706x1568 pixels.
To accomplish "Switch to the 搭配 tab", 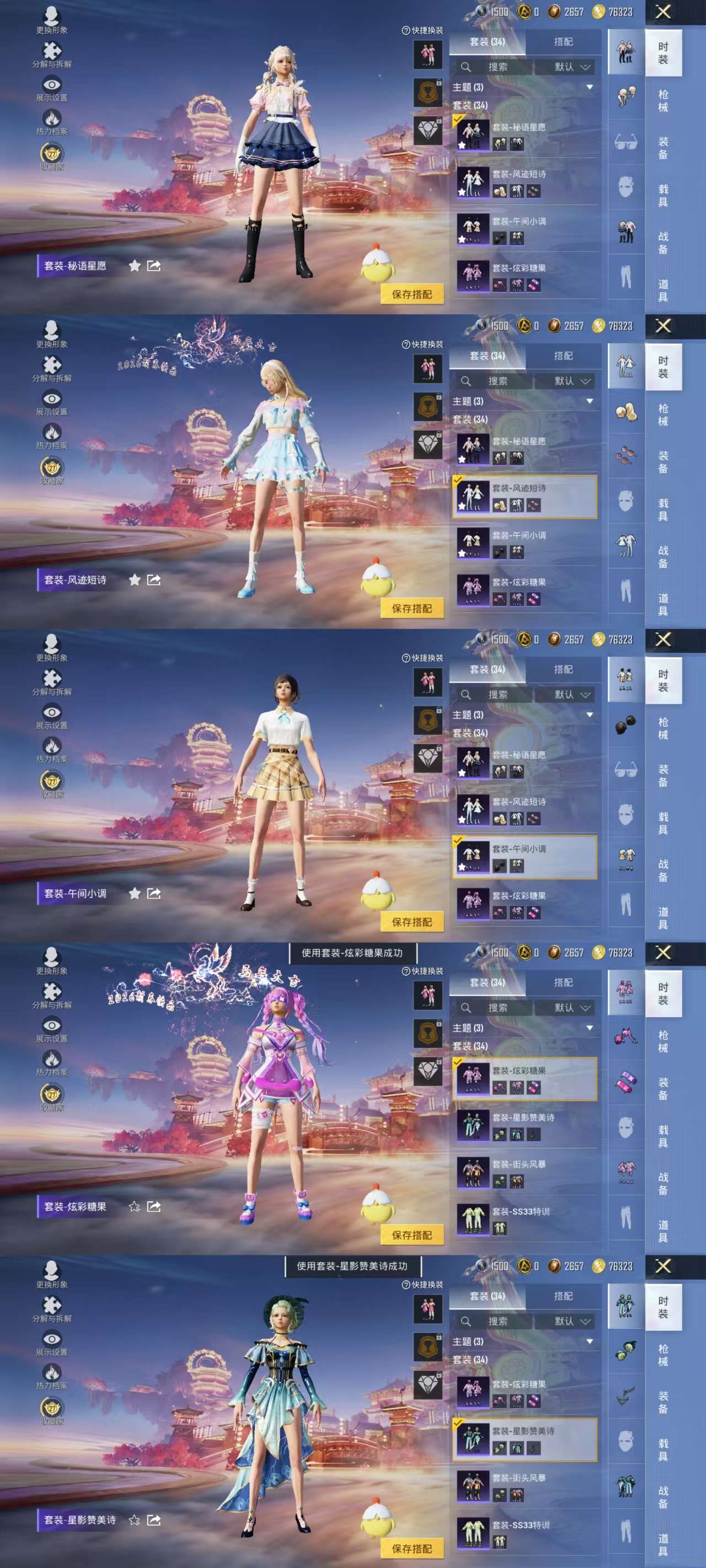I will point(565,42).
